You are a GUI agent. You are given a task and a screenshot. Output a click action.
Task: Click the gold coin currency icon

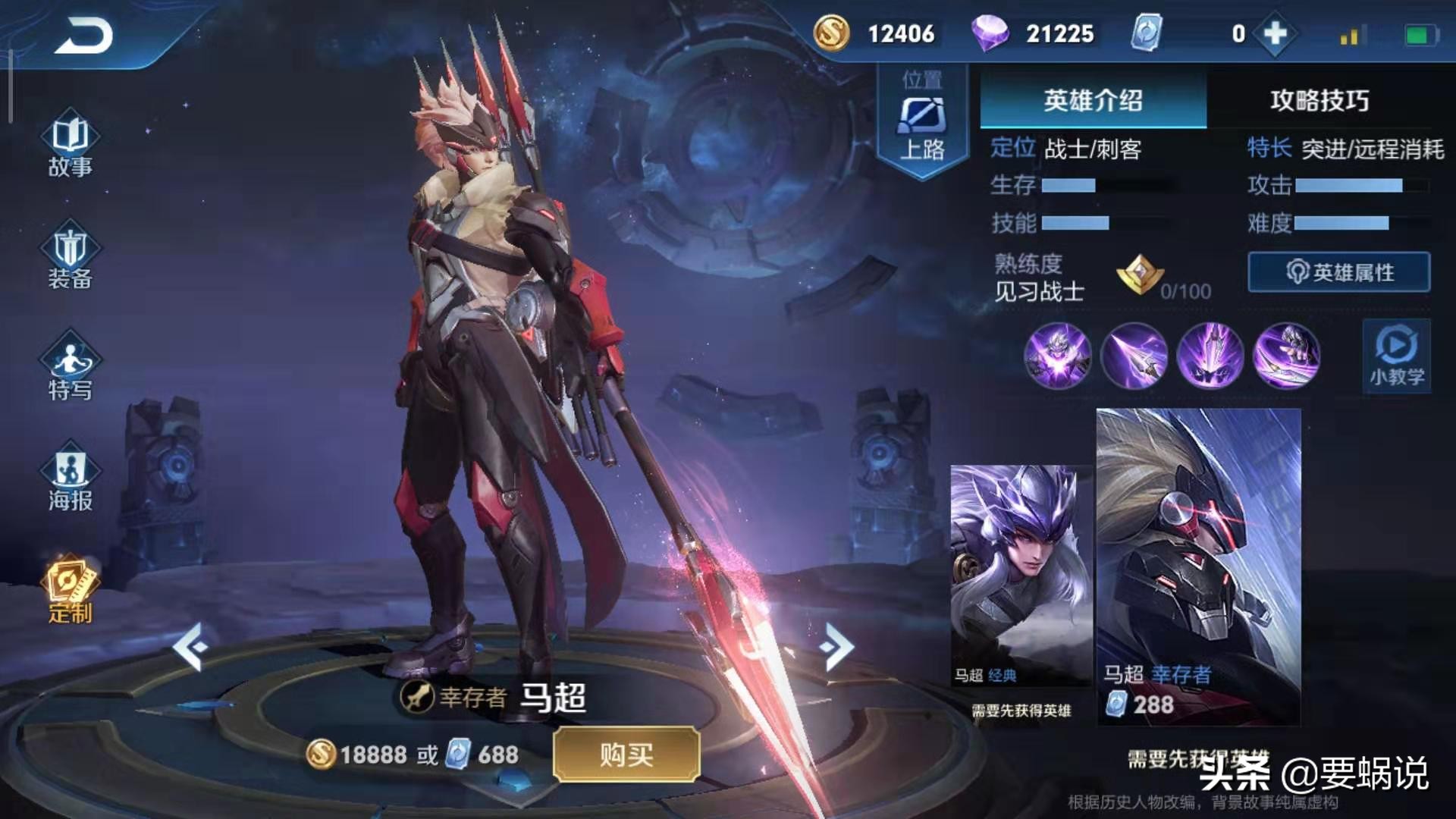[x=834, y=33]
